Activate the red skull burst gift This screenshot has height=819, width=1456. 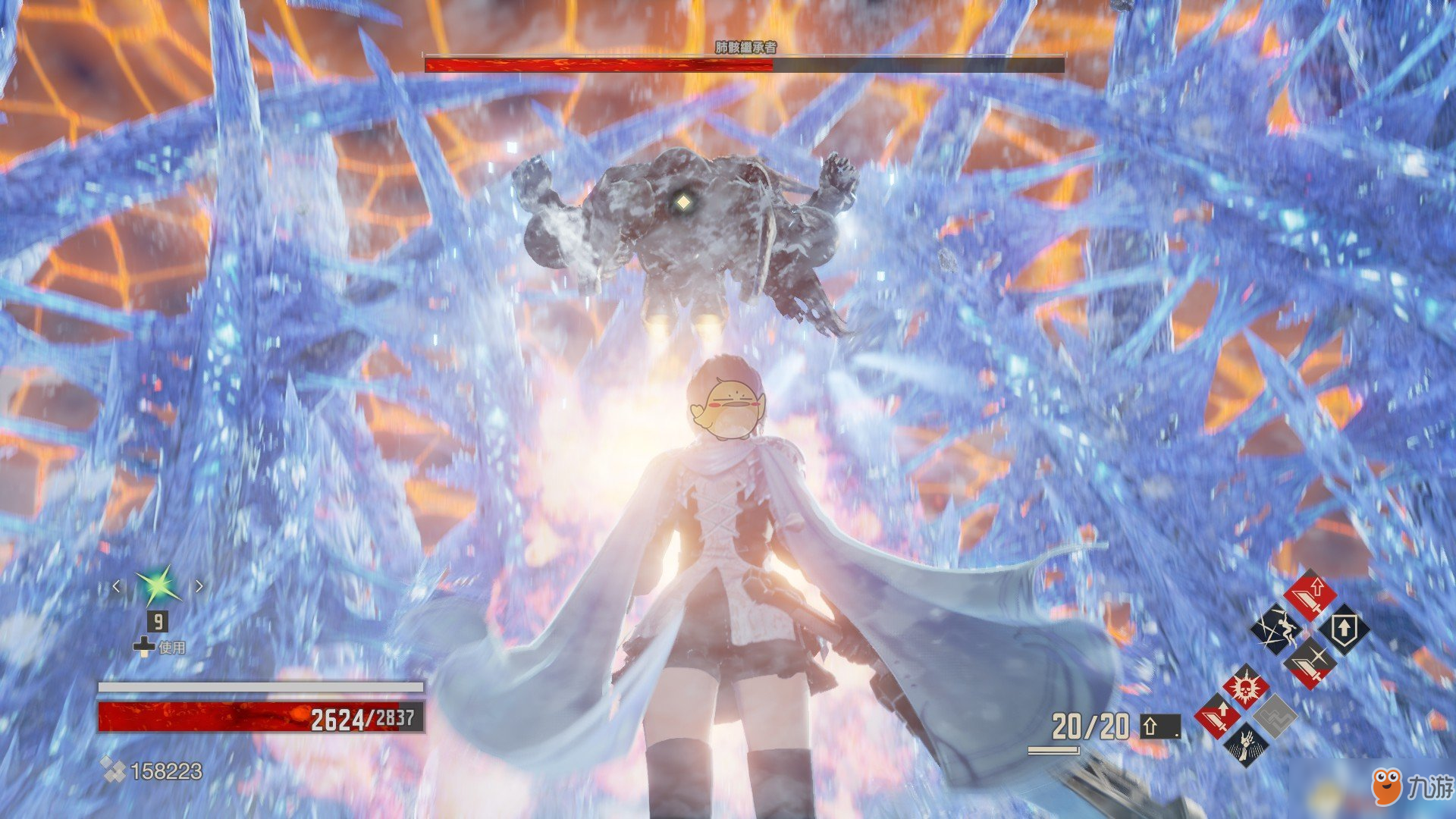[1244, 689]
